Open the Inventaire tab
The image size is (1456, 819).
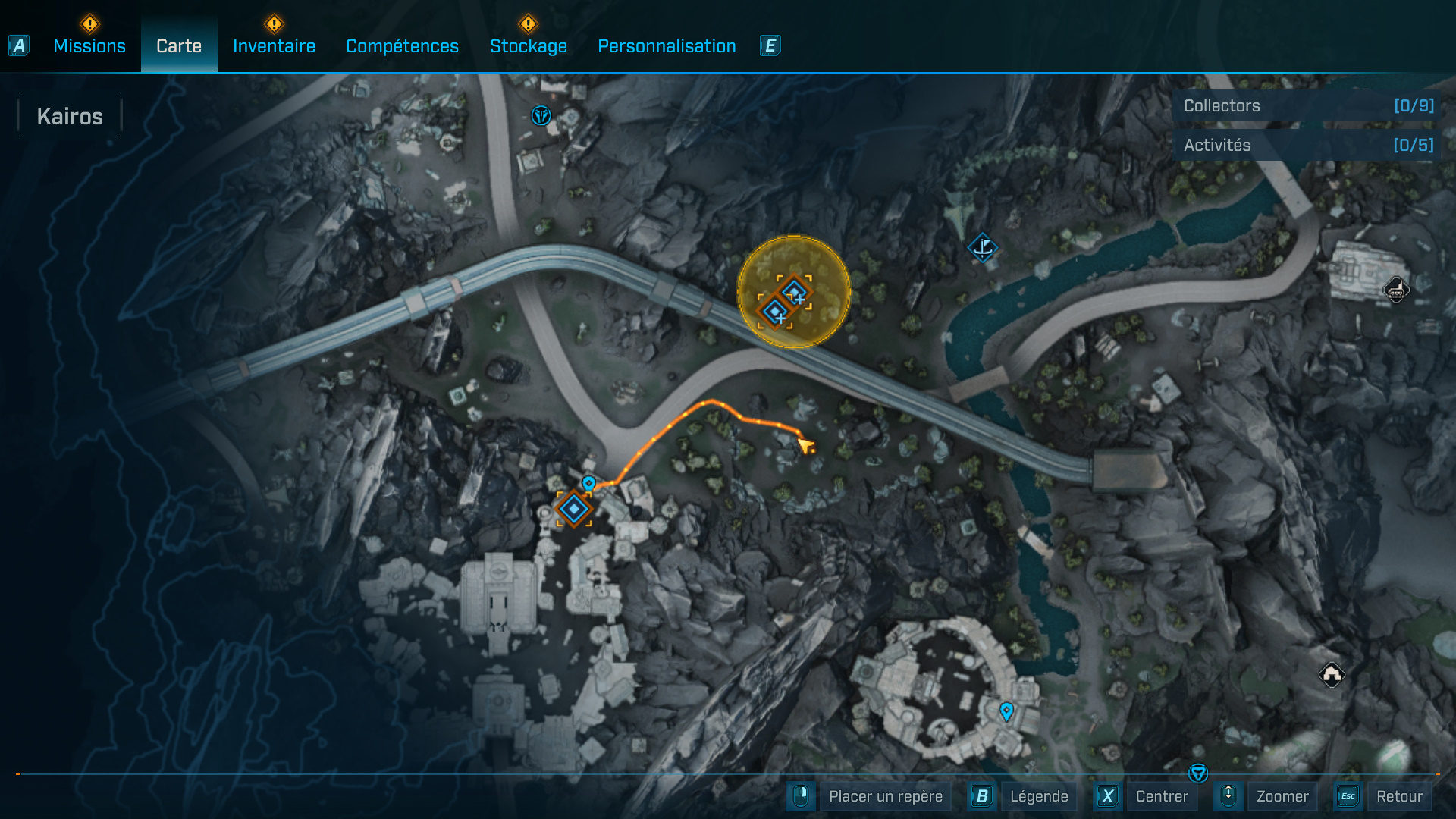pyautogui.click(x=274, y=46)
